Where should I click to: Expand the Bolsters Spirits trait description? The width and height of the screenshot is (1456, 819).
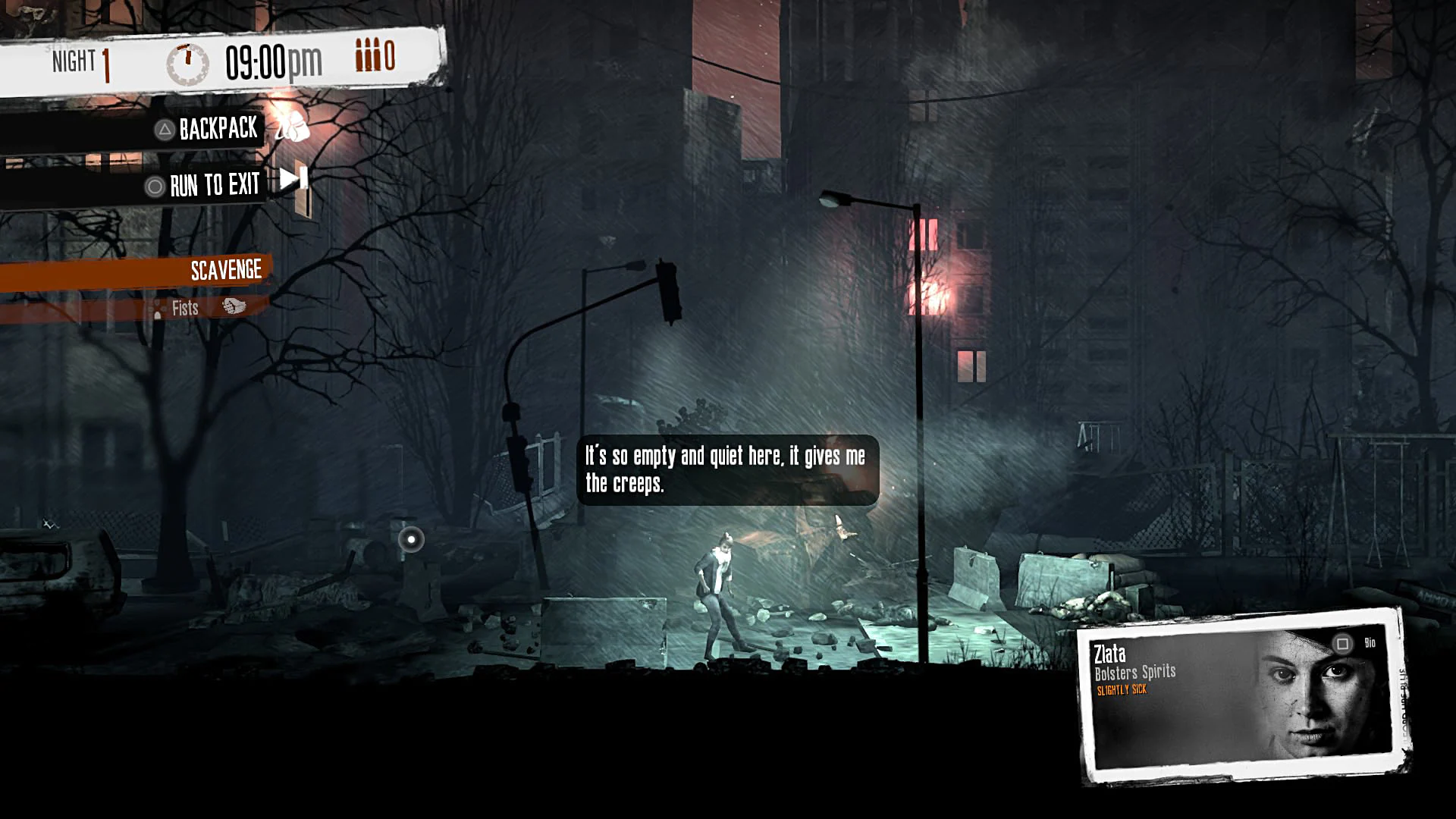(x=1135, y=672)
